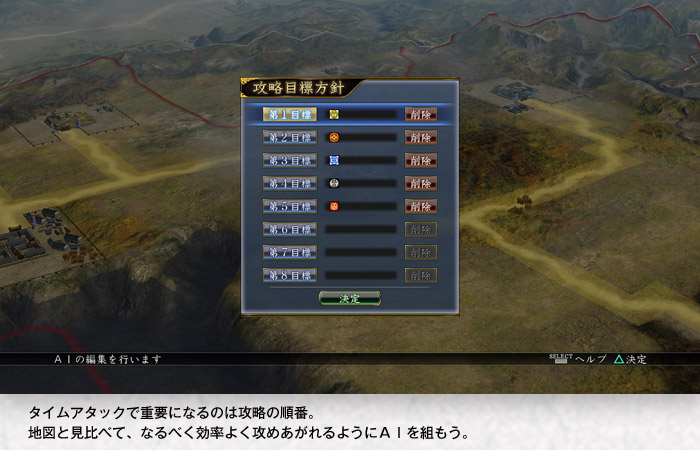700x450 pixels.
Task: Open the 第3目標 target slot
Action: [x=290, y=160]
